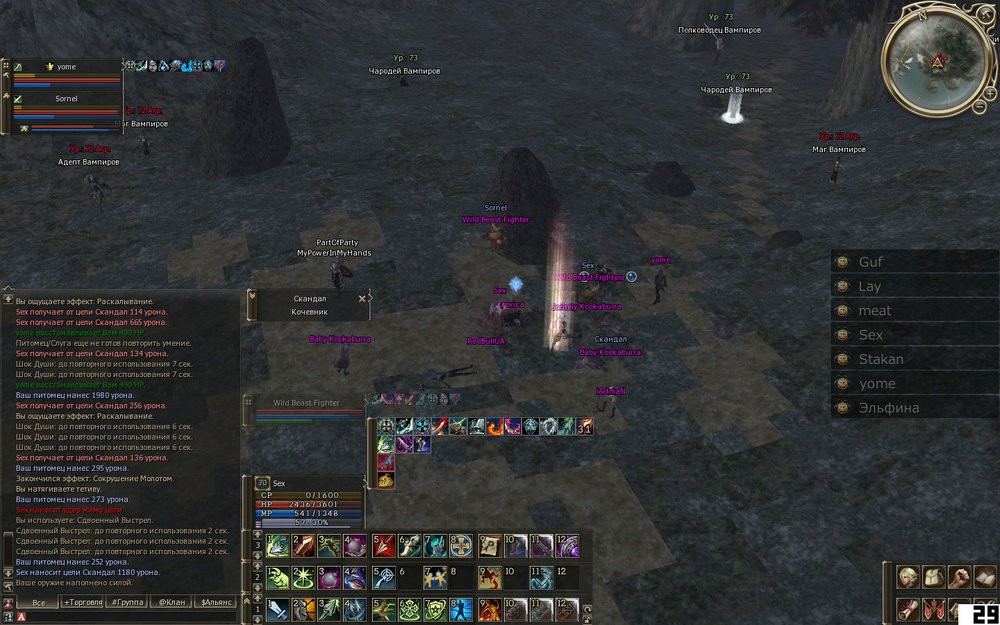Select party member Sornel's frame
Image resolution: width=1000 pixels, height=625 pixels.
66,99
